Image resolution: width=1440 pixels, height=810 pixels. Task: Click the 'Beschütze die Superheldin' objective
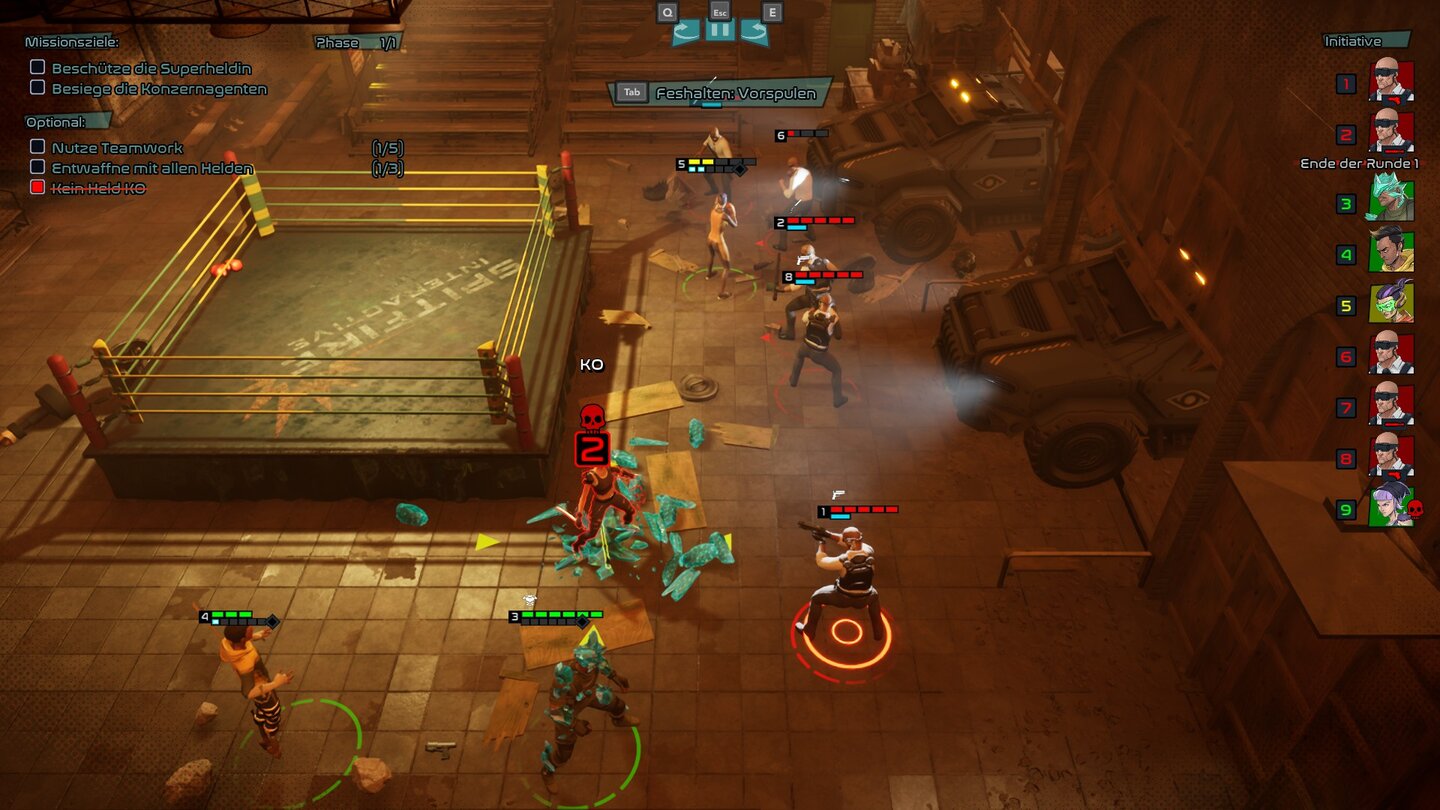point(150,68)
